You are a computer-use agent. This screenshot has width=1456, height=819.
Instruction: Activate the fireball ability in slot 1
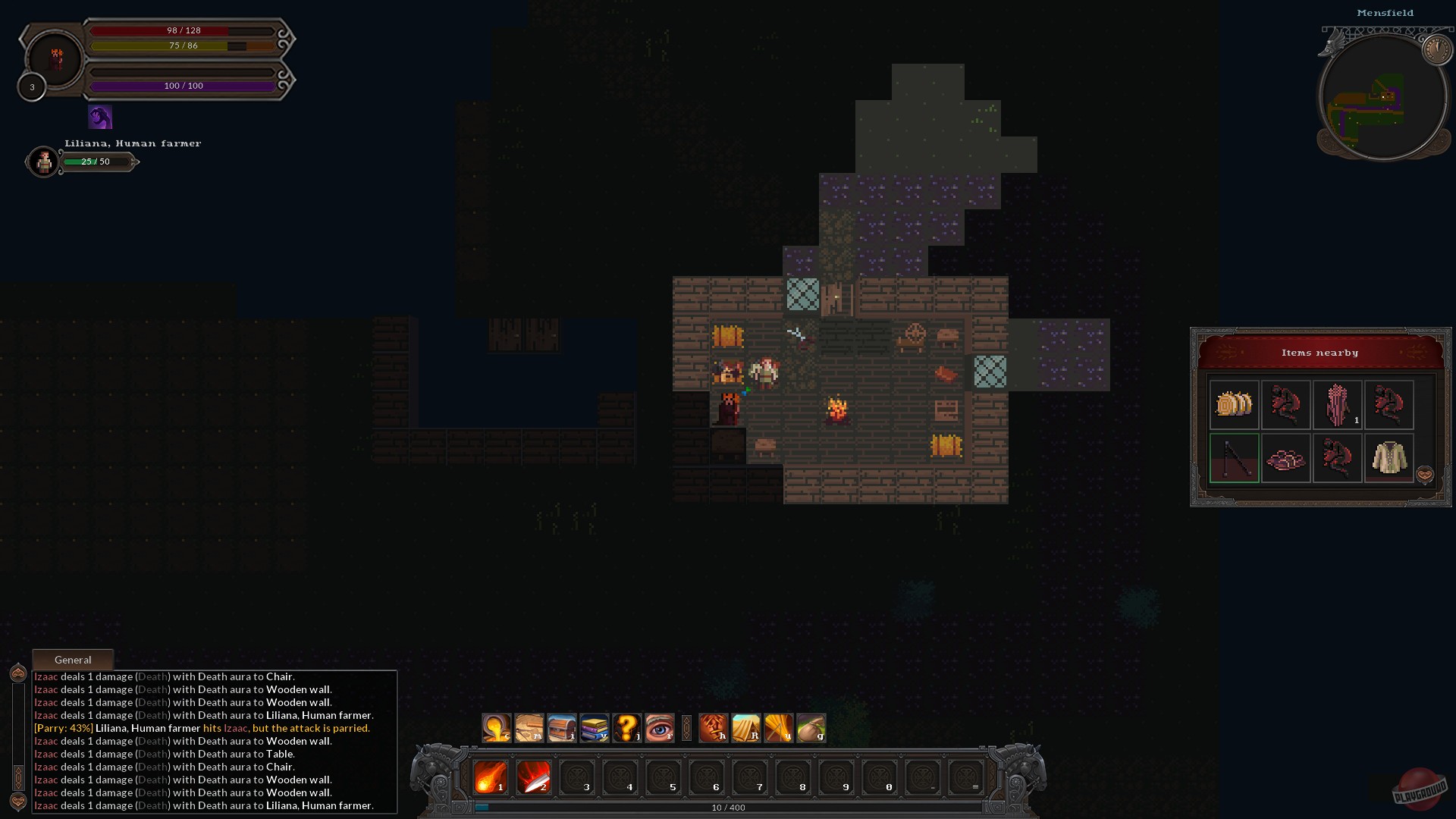tap(491, 777)
